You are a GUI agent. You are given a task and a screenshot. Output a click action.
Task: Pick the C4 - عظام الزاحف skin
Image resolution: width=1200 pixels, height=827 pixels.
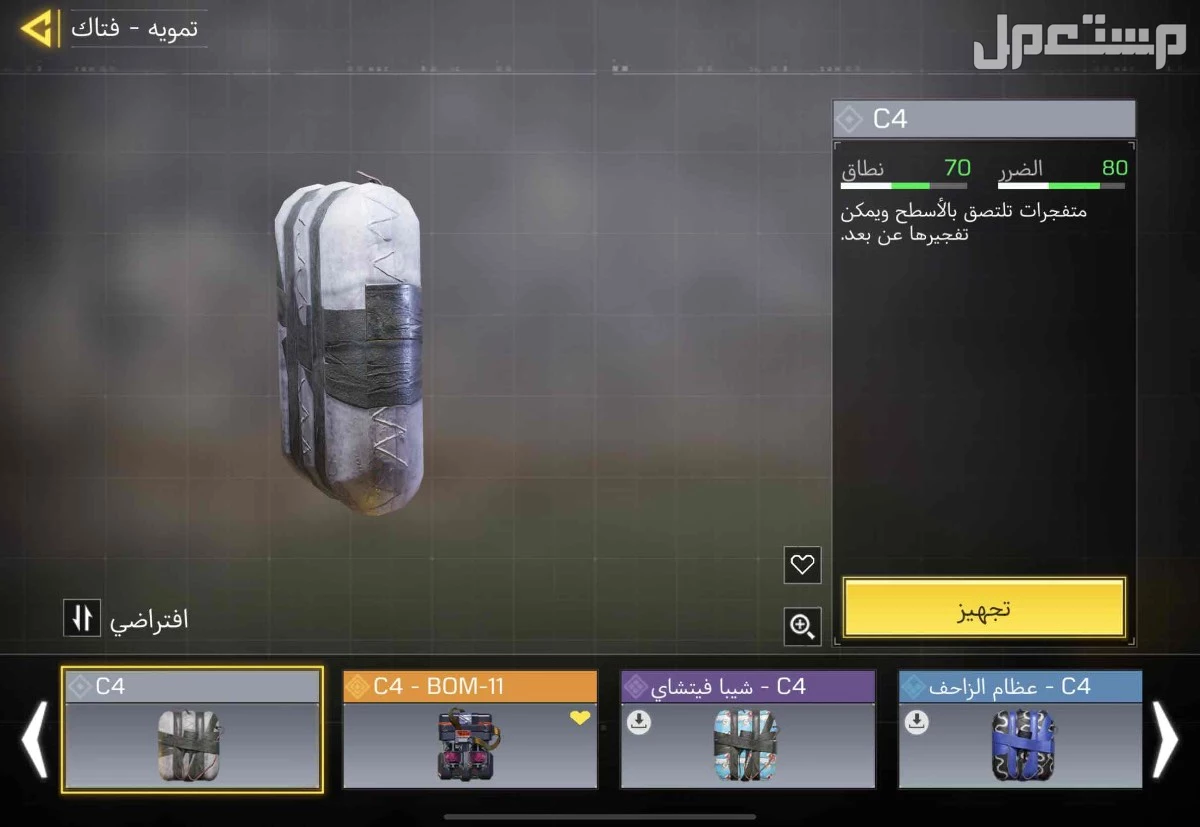[x=1020, y=729]
